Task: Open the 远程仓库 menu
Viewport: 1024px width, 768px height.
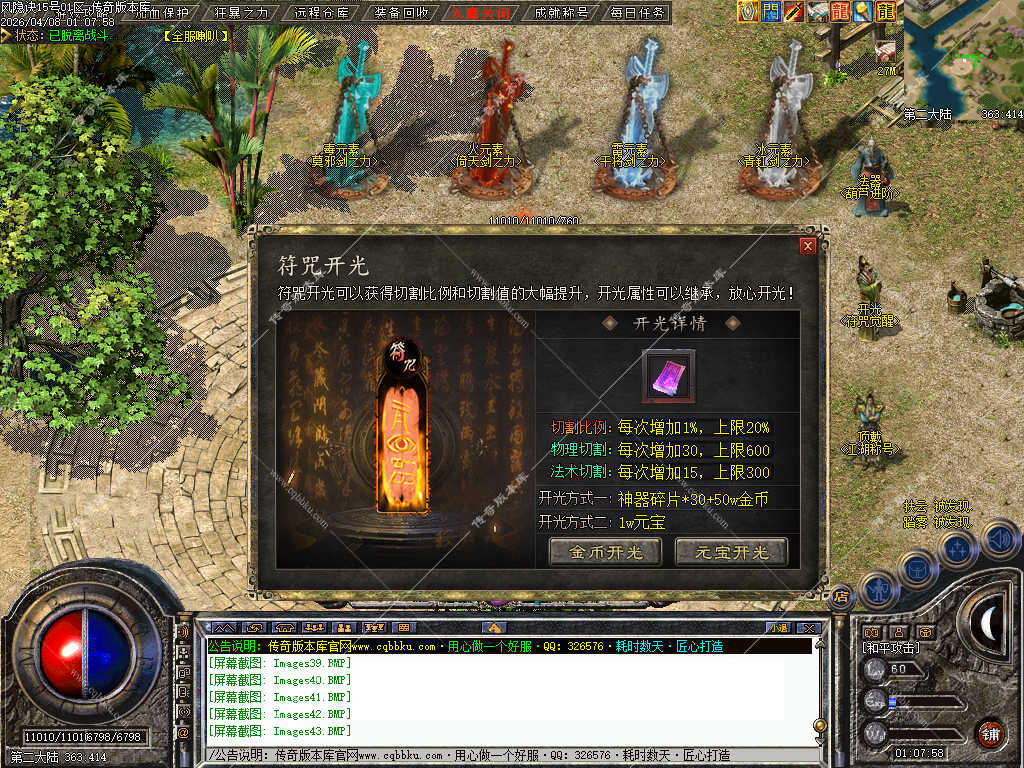Action: (x=322, y=13)
